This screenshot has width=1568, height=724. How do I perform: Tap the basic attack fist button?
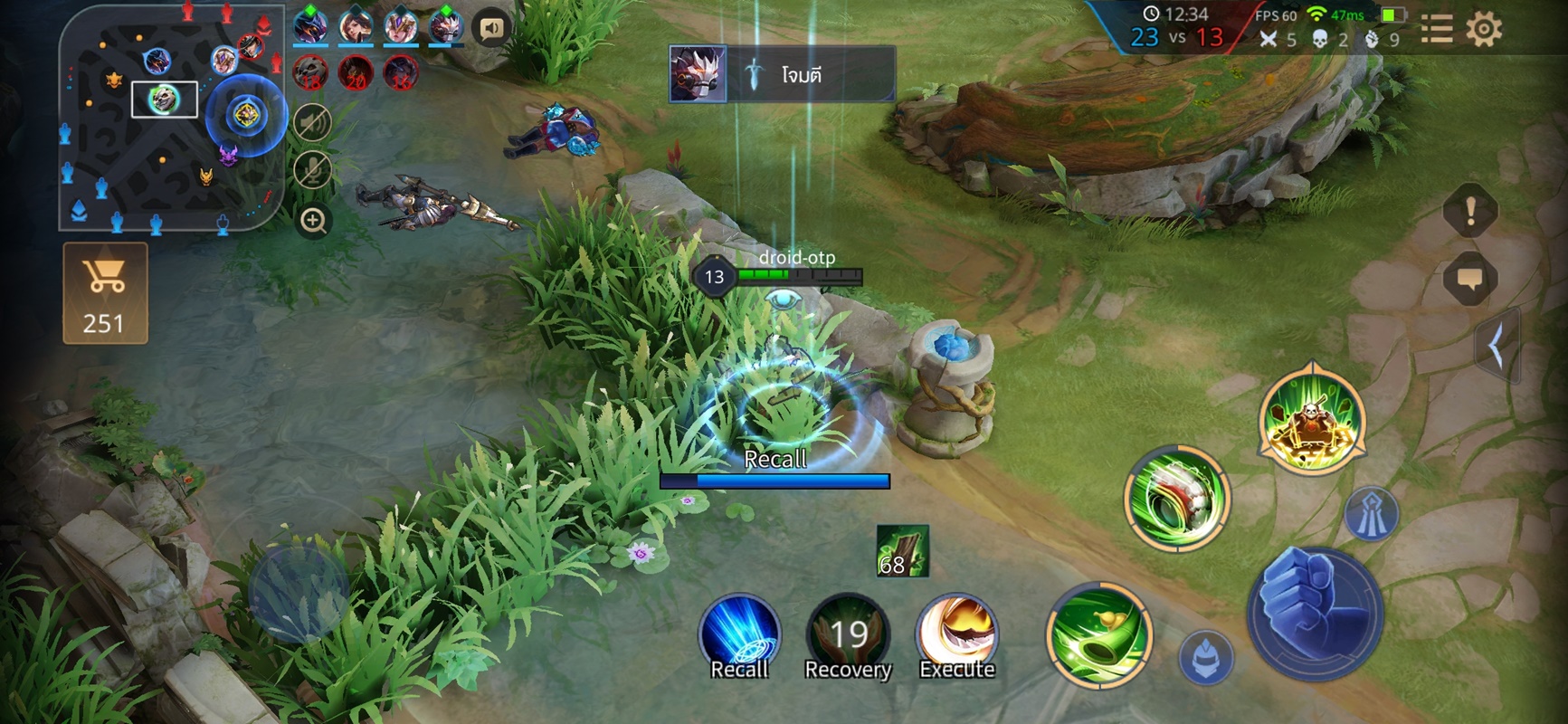(x=1315, y=613)
